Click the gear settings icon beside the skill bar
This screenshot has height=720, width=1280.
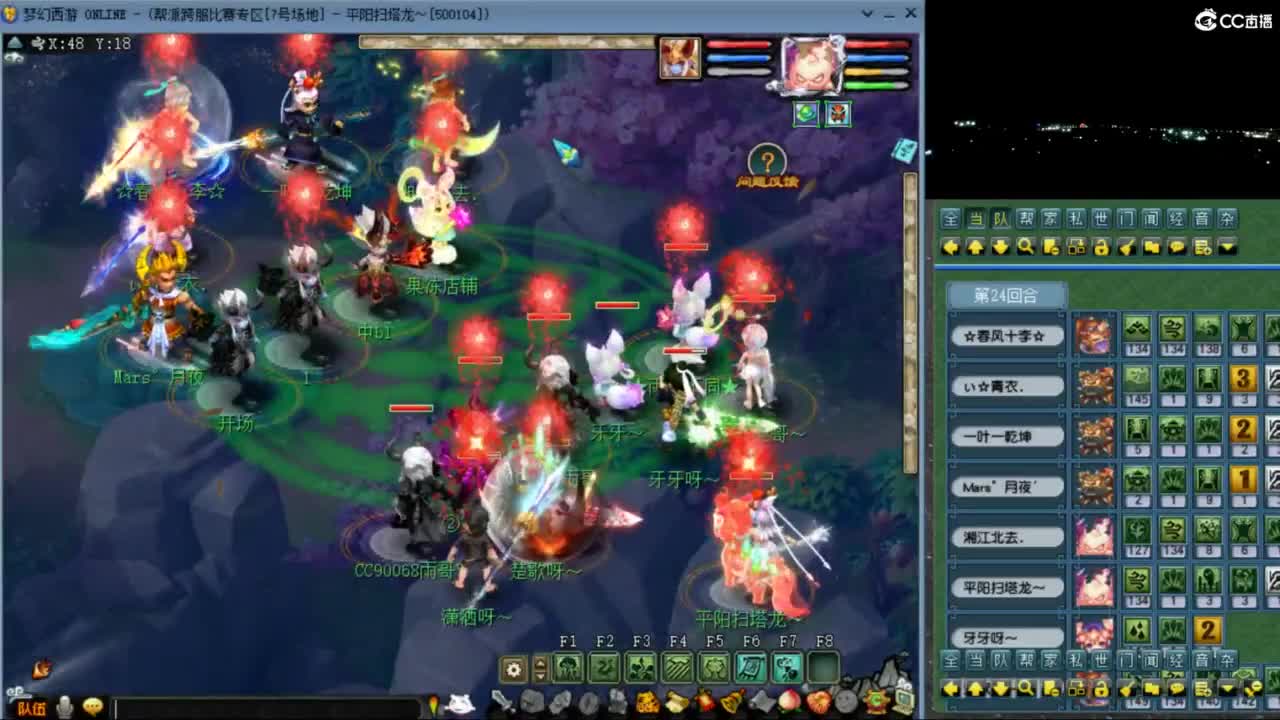(513, 667)
